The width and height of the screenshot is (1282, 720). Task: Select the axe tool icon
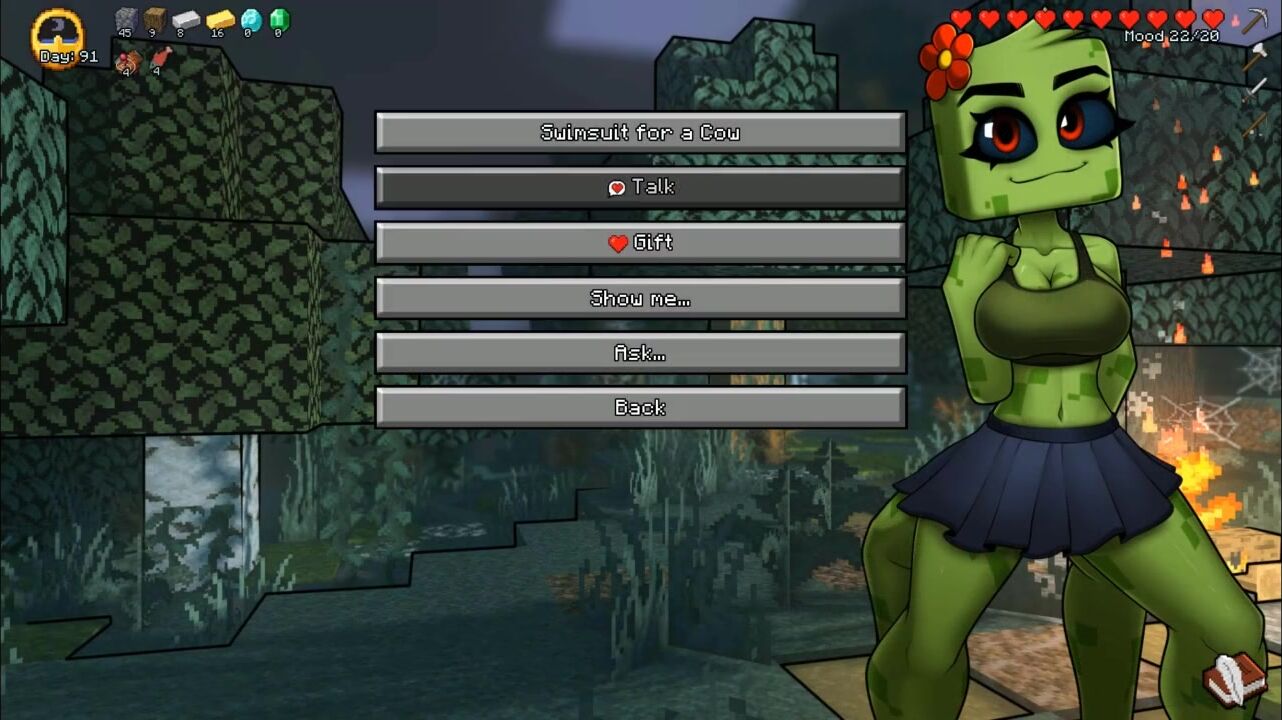[1255, 55]
